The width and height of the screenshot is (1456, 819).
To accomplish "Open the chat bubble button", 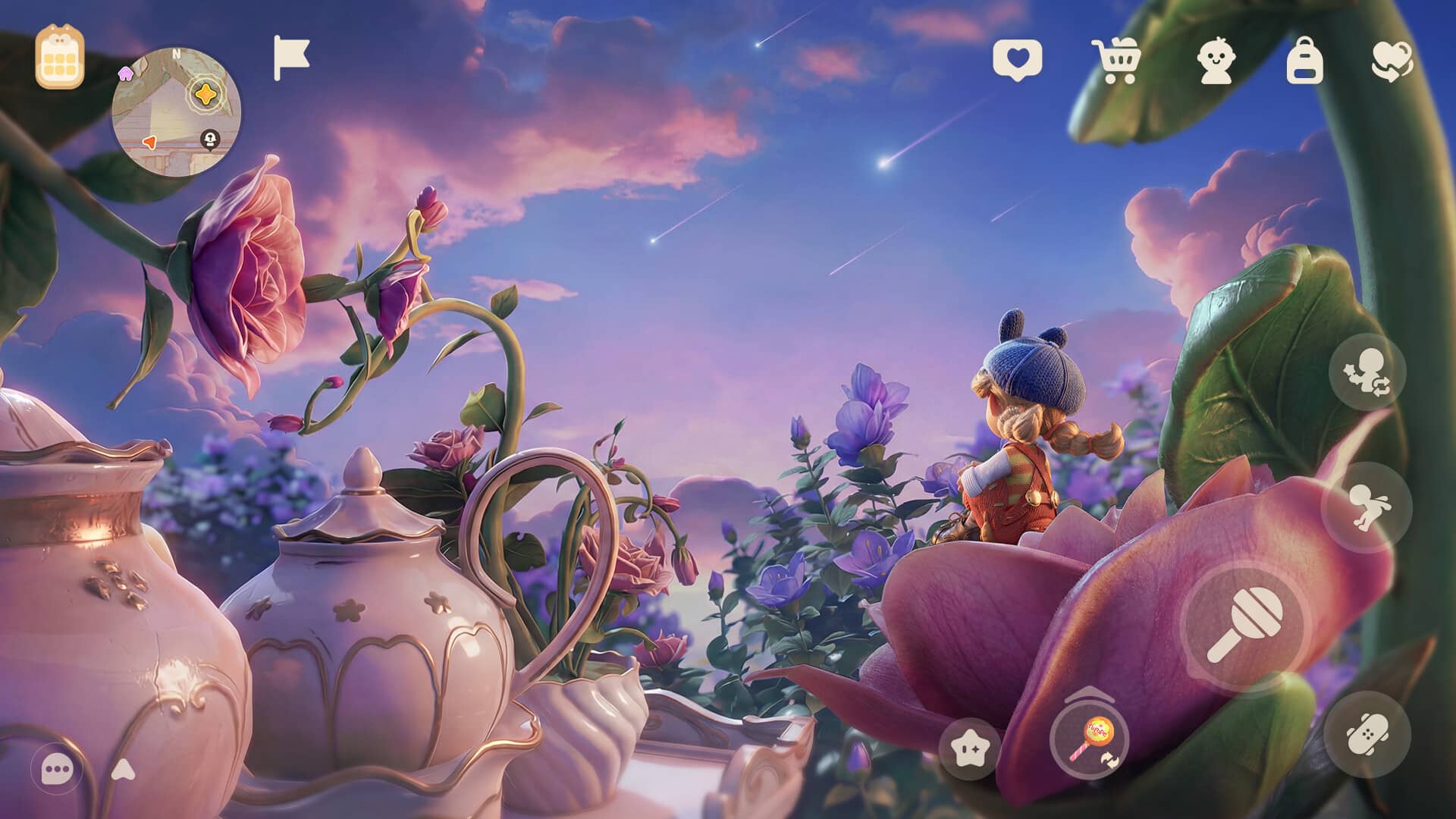I will pos(57,770).
